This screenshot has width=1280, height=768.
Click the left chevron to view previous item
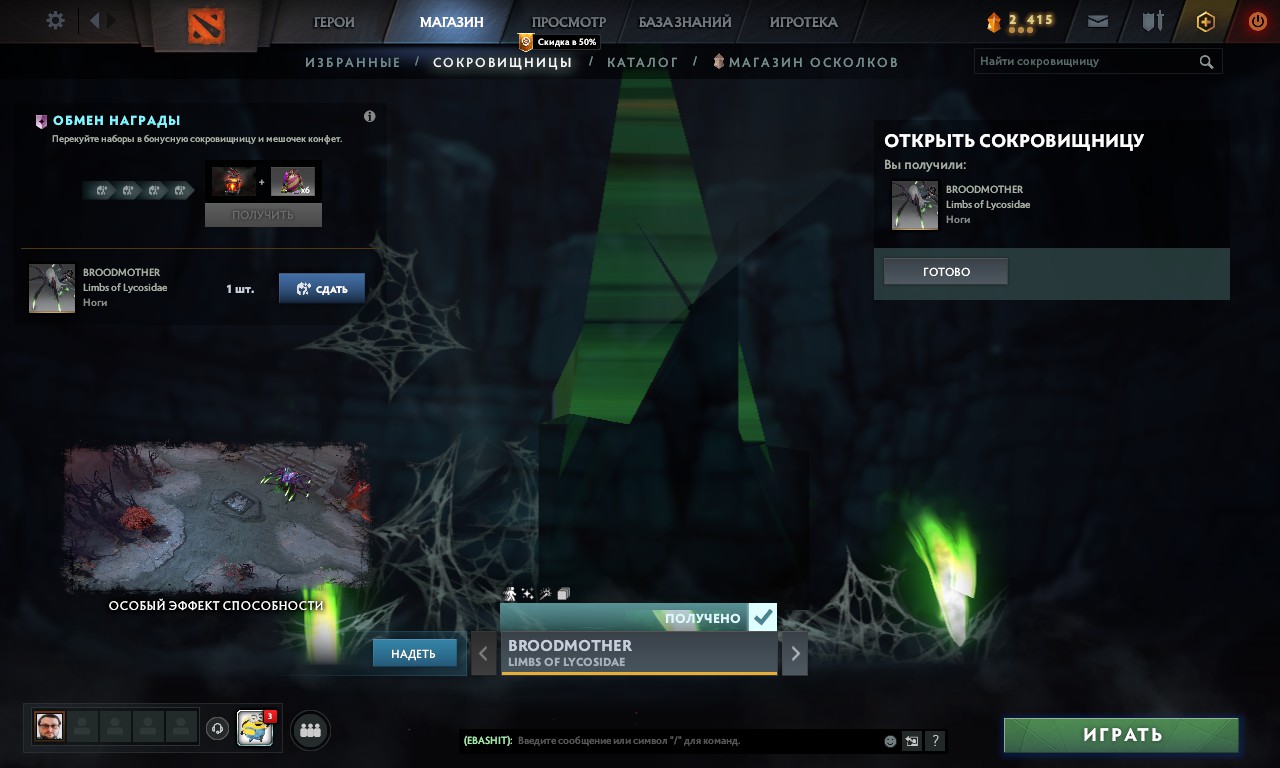click(483, 653)
